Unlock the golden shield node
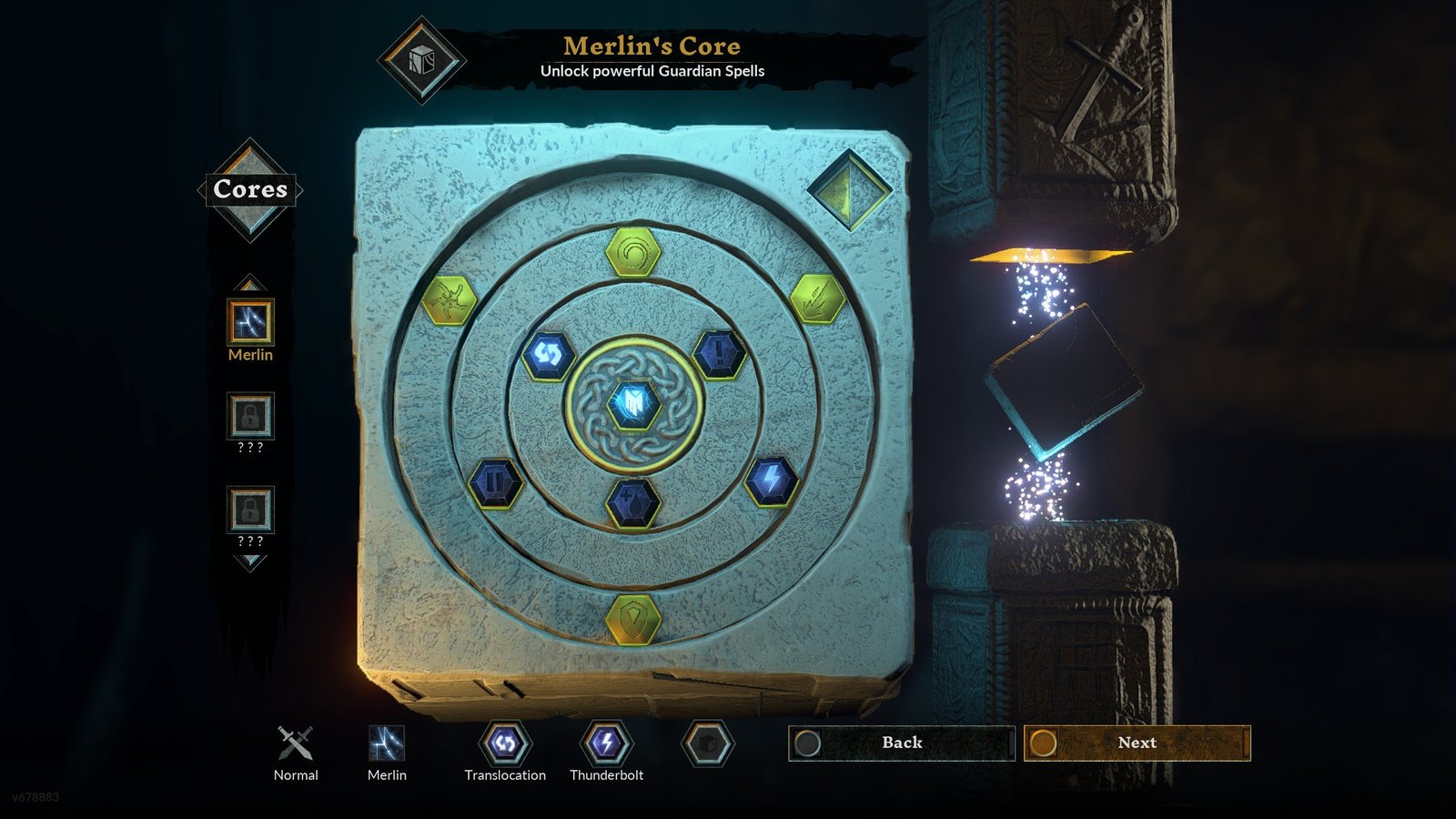 click(x=633, y=620)
